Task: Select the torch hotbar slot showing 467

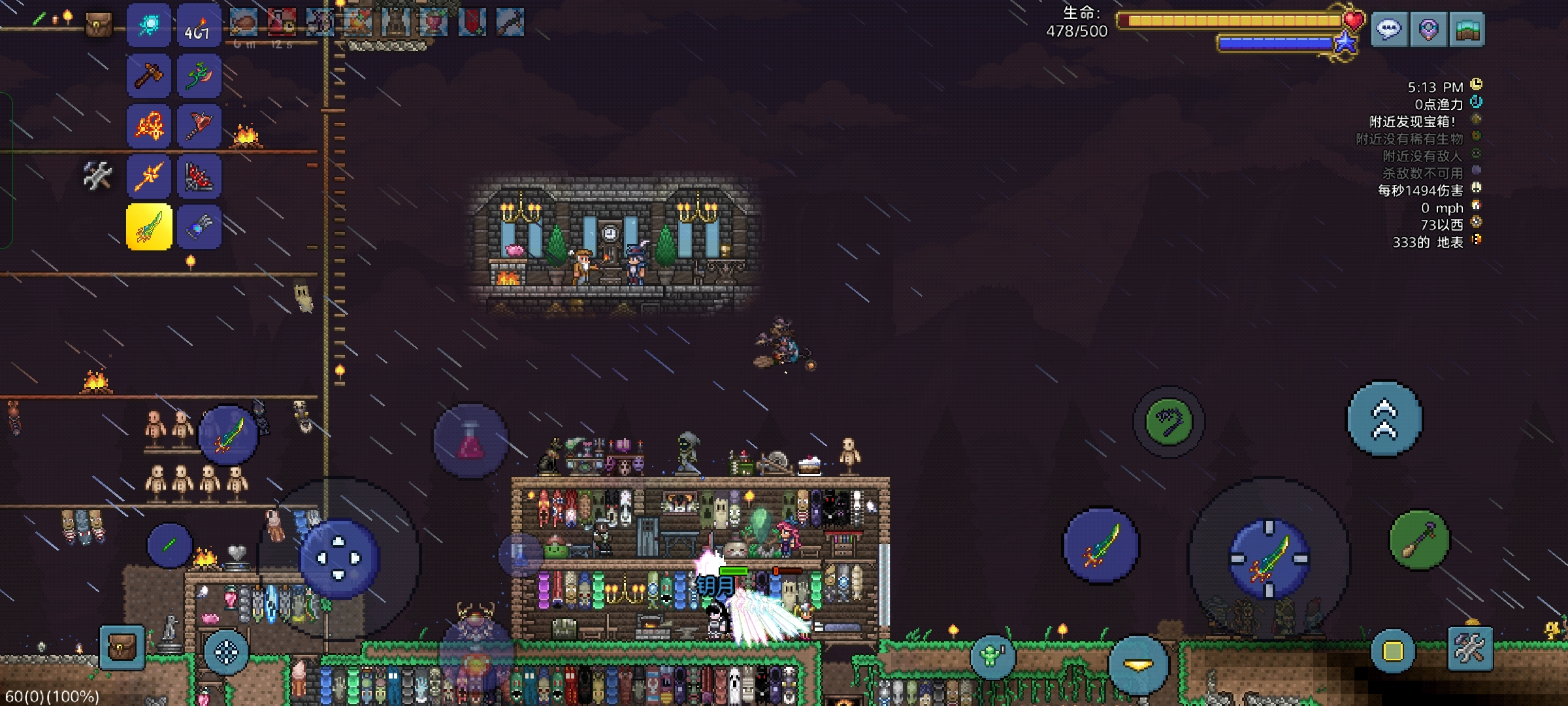Action: pos(199,26)
